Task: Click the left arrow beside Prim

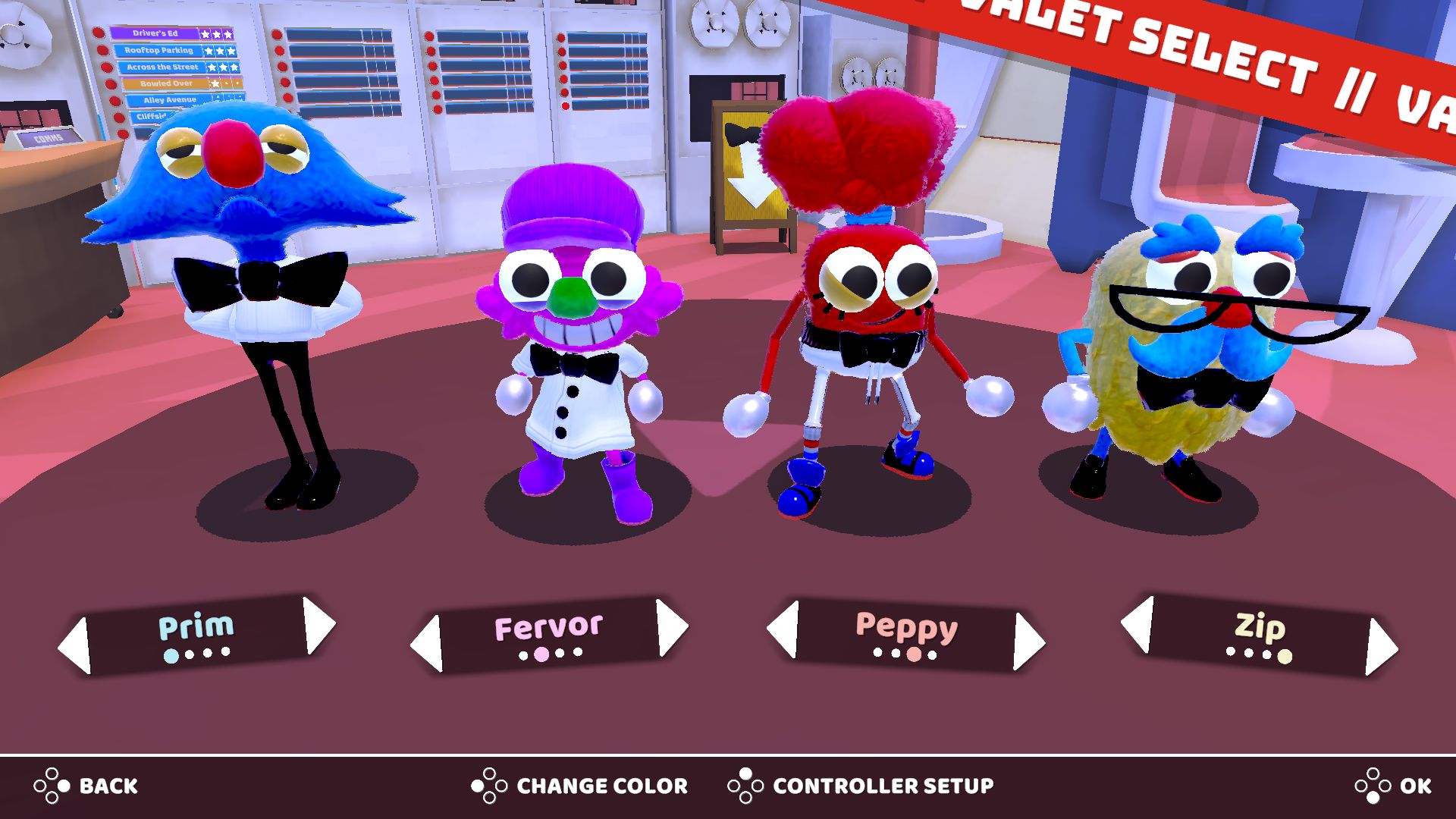Action: [74, 646]
